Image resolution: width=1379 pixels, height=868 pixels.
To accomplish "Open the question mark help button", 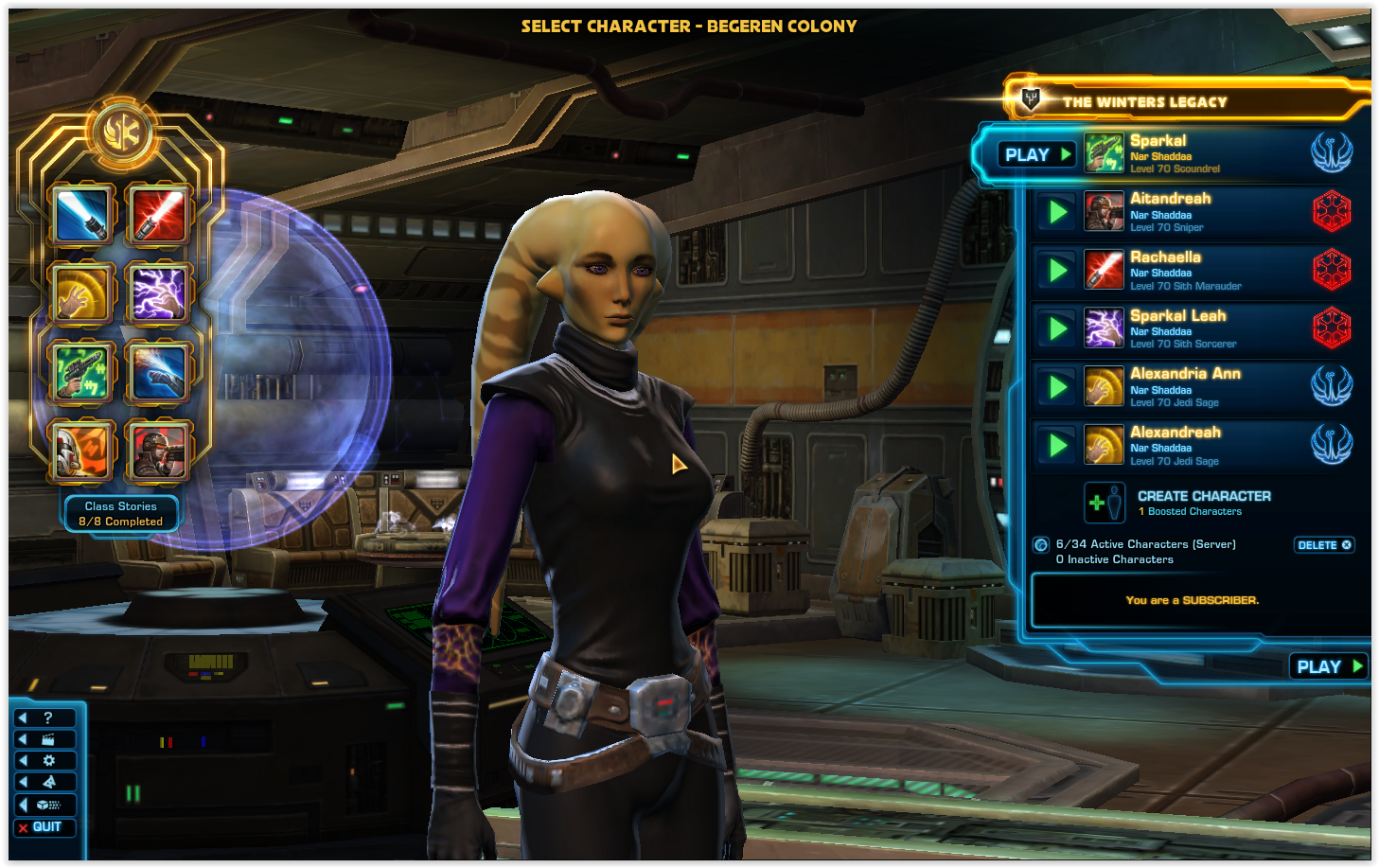I will click(44, 717).
